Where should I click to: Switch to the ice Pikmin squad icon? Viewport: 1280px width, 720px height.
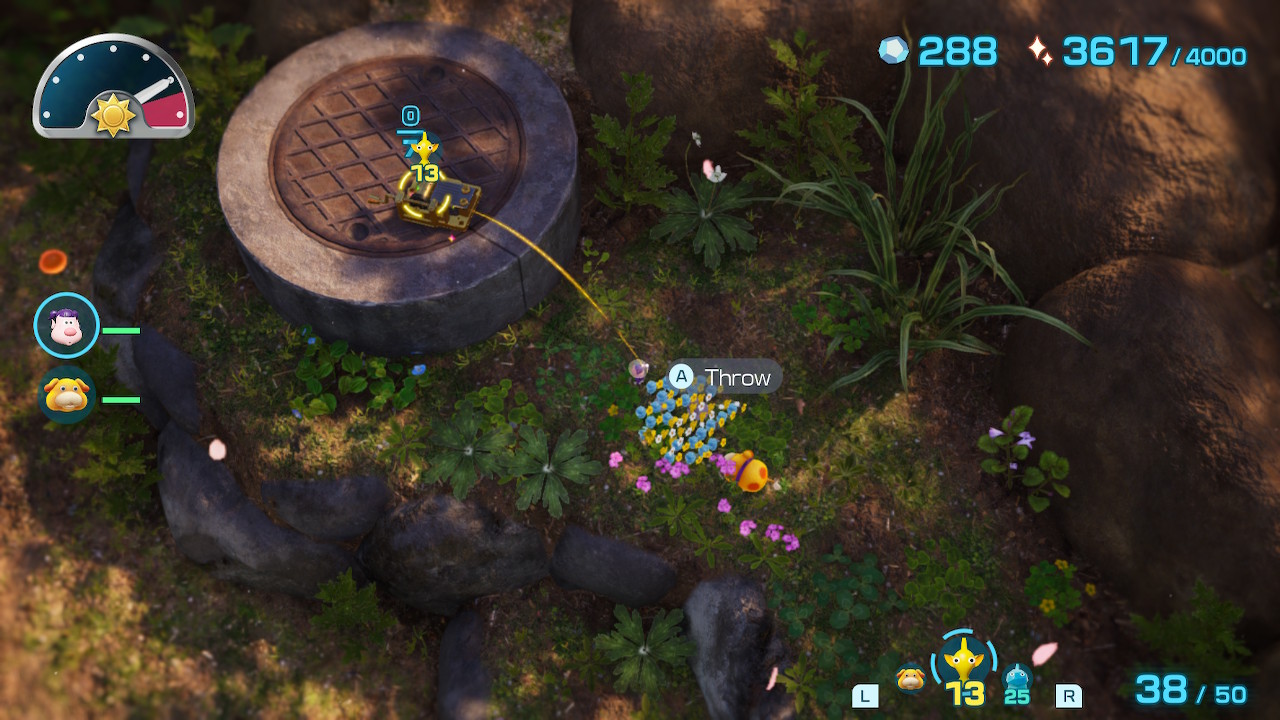1017,680
